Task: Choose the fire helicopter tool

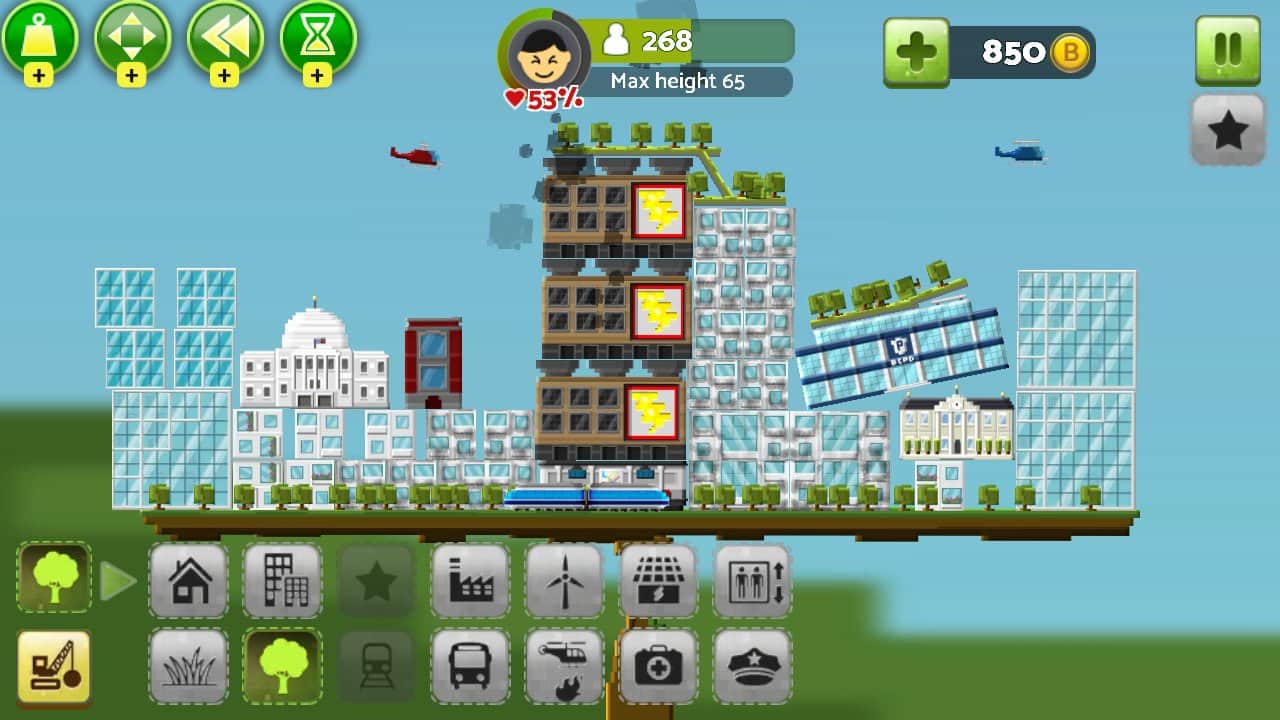Action: pos(564,666)
